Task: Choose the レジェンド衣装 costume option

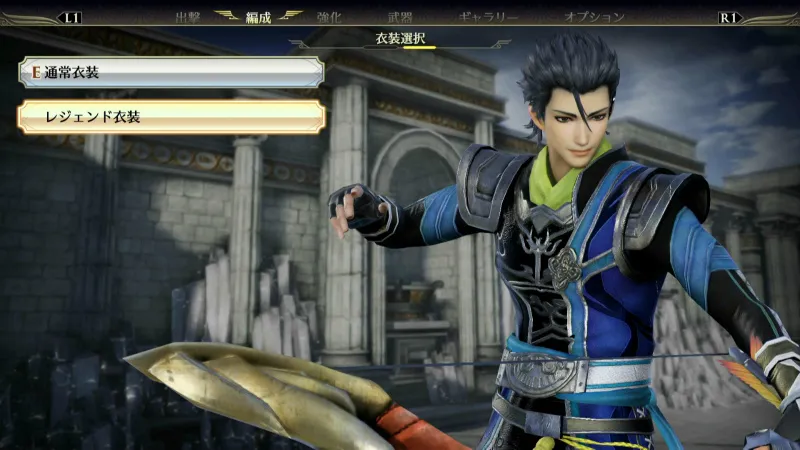Action: point(170,117)
